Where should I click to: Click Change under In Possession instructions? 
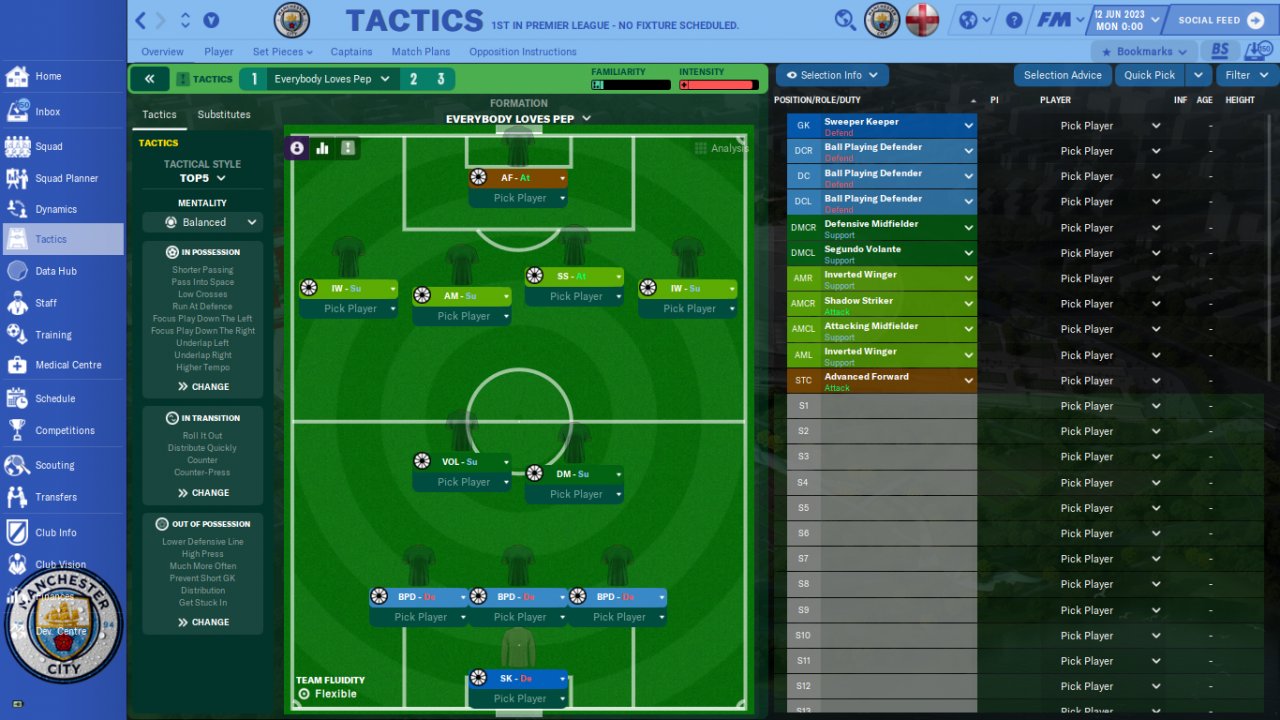point(203,387)
